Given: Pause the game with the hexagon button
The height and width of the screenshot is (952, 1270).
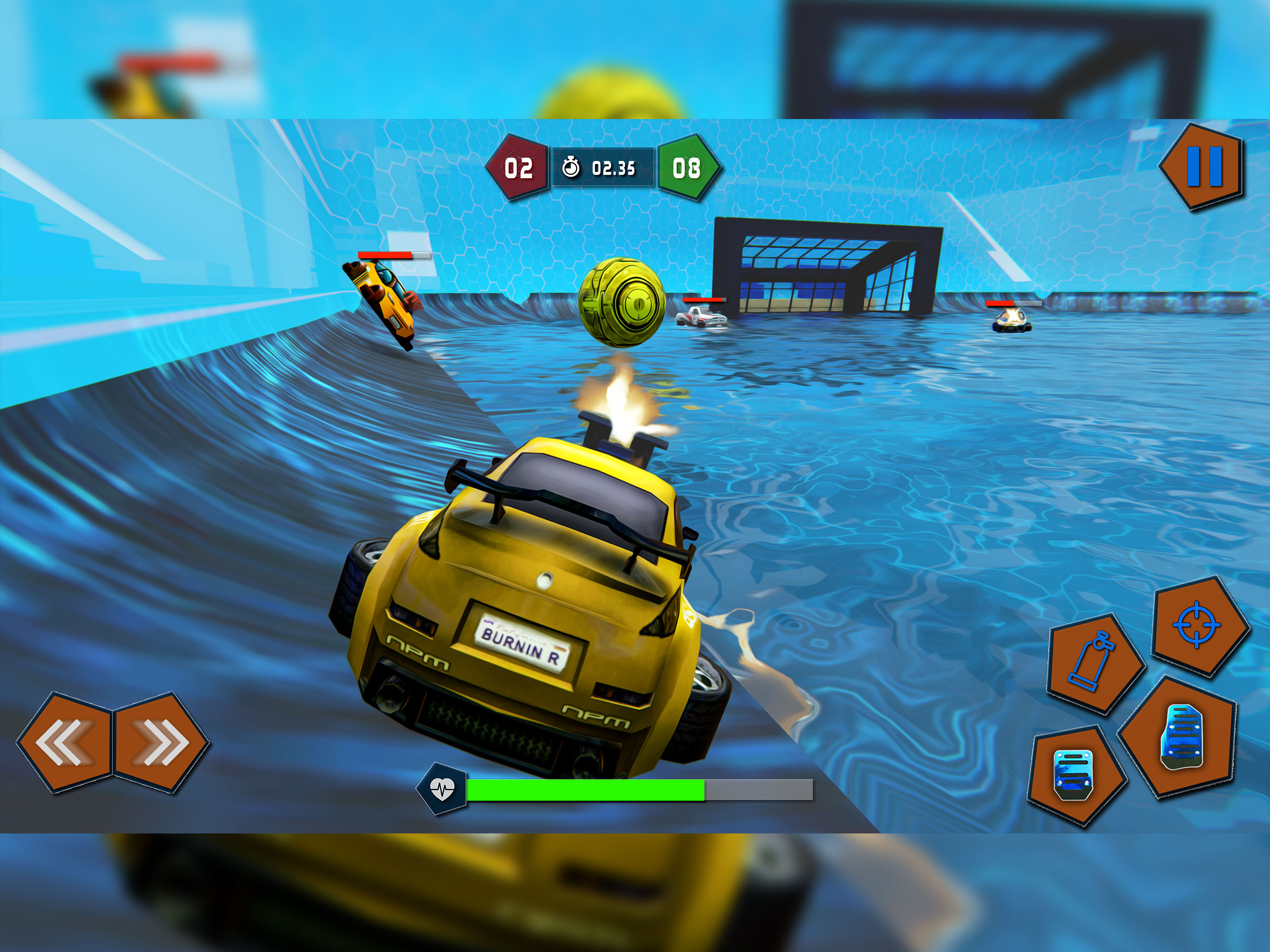Looking at the screenshot, I should pyautogui.click(x=1204, y=166).
